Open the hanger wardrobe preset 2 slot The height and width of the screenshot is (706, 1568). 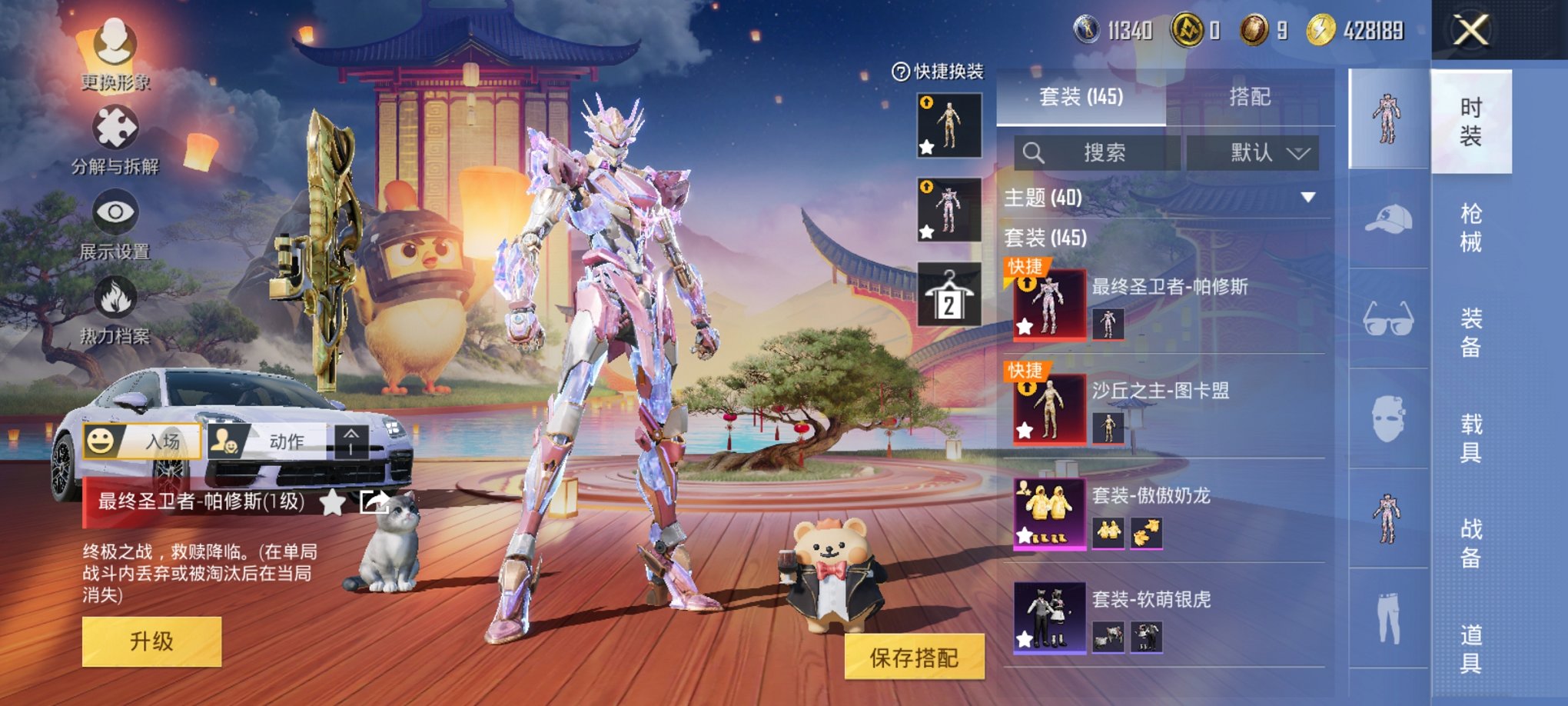point(949,295)
